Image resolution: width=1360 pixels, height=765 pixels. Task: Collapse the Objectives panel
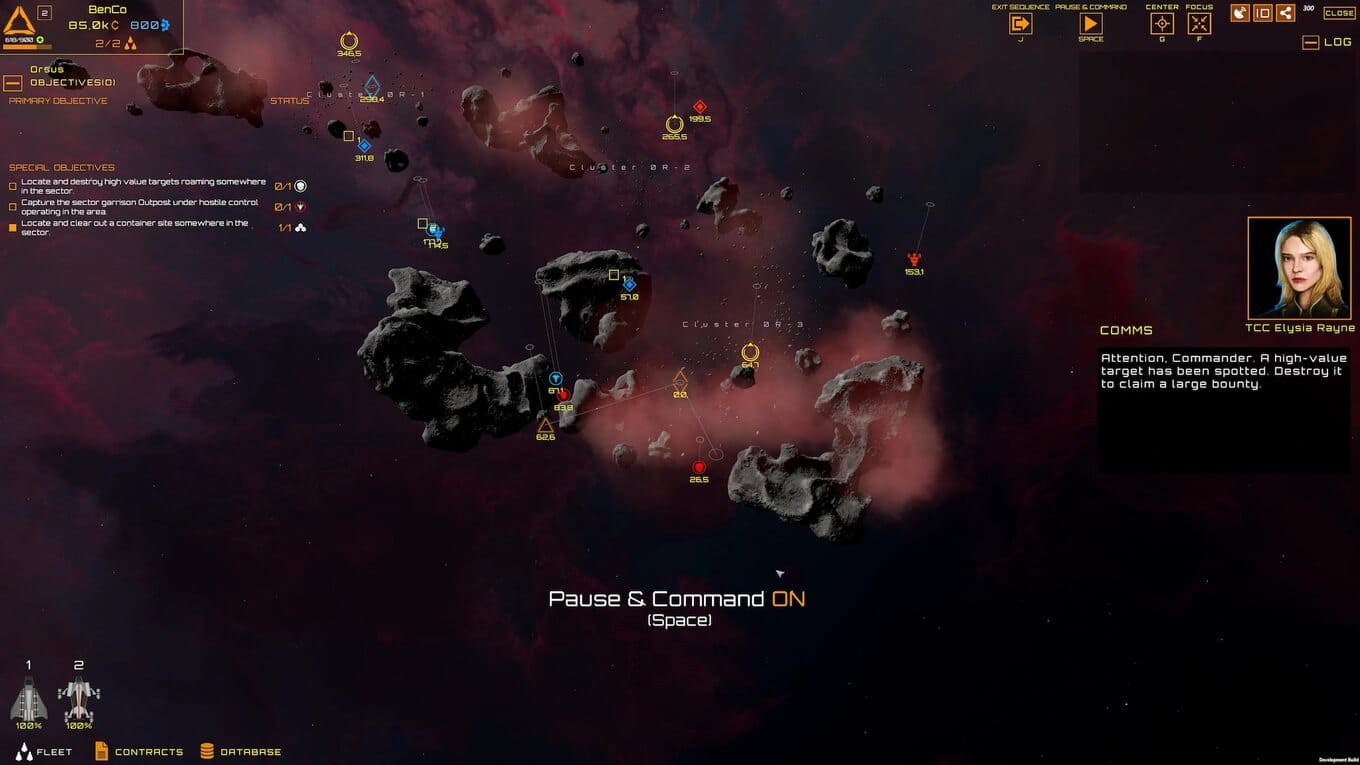(13, 83)
